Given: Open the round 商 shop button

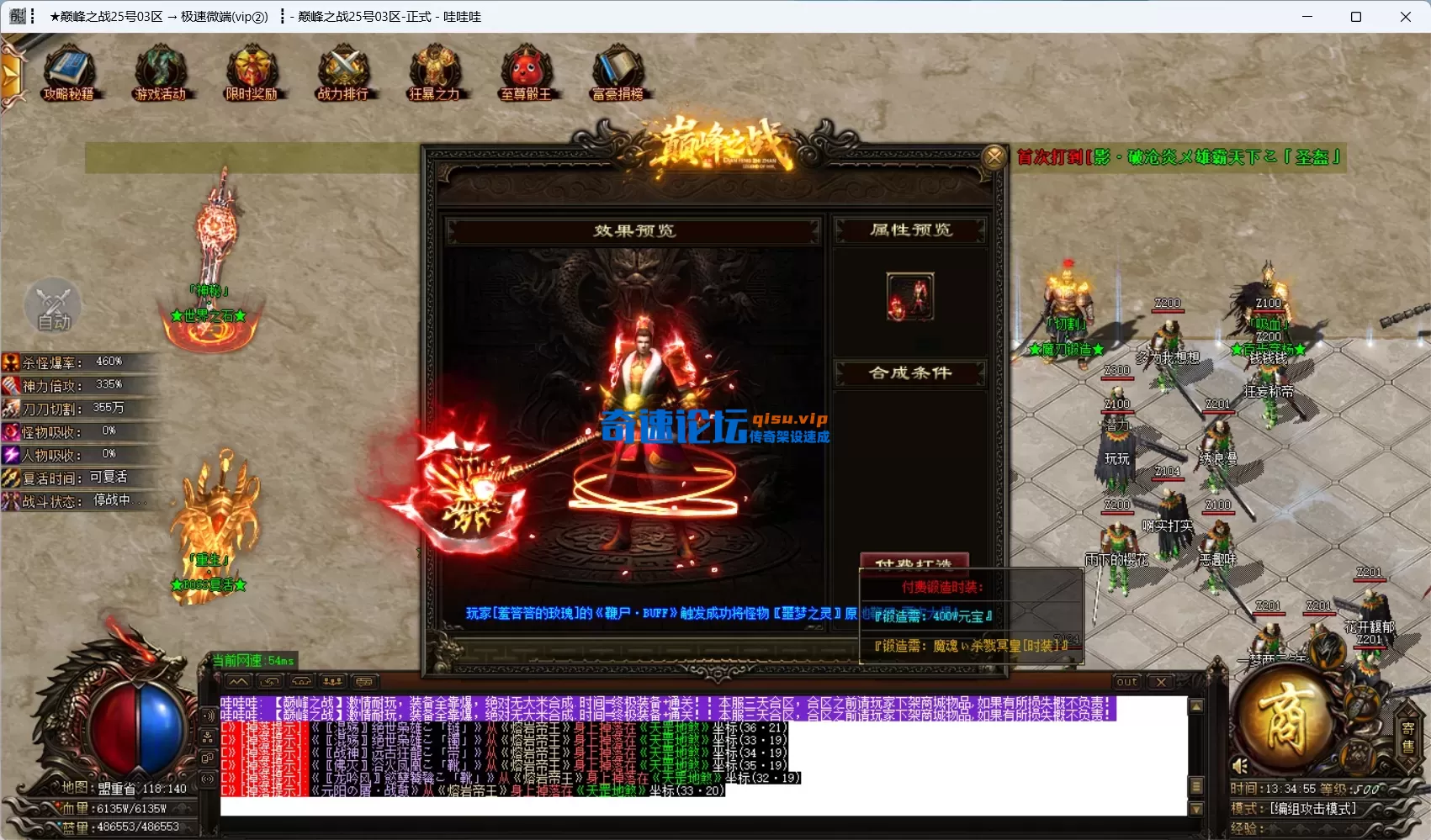Looking at the screenshot, I should click(x=1284, y=719).
